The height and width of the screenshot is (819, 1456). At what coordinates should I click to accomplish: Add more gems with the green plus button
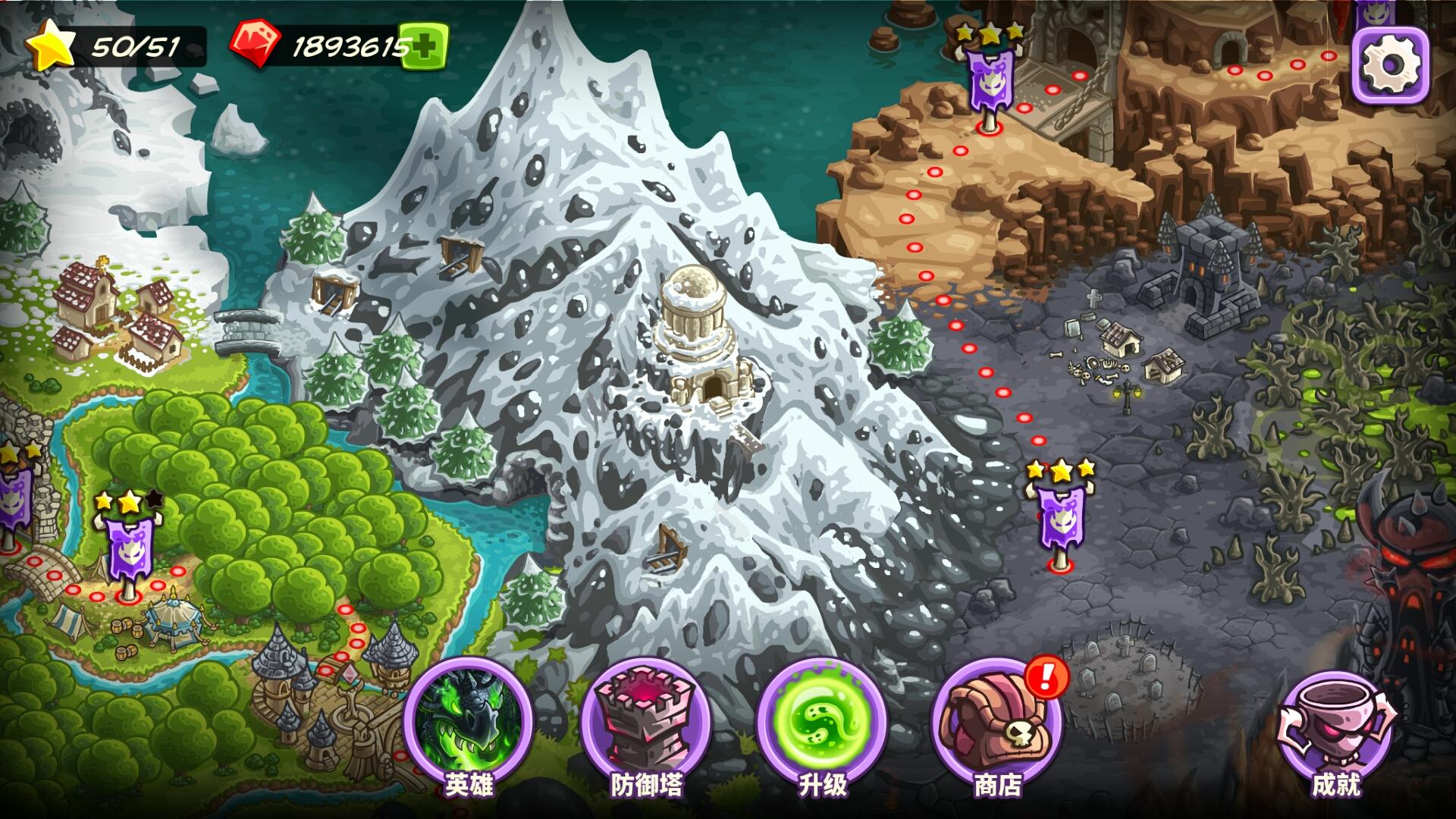tap(424, 46)
